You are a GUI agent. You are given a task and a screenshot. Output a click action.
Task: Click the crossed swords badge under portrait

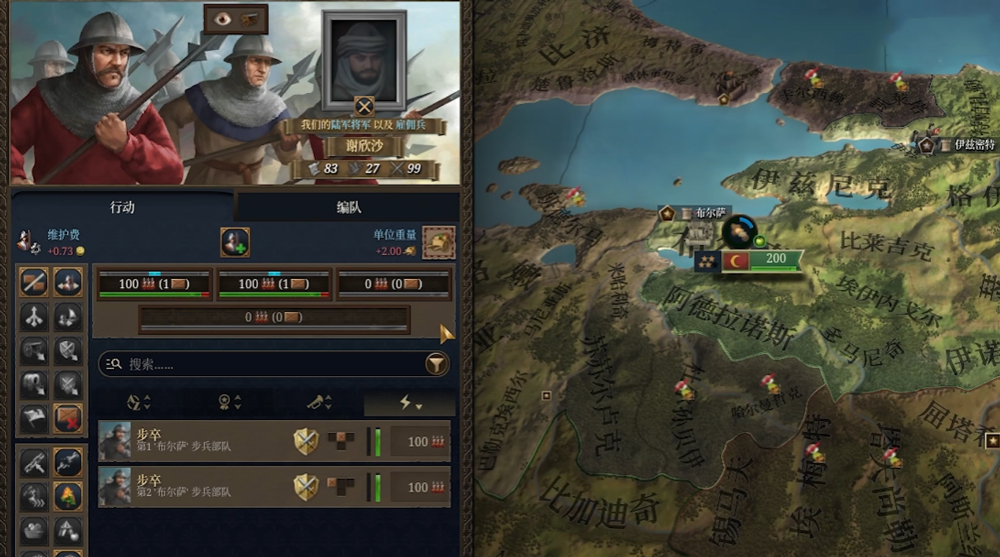tap(364, 104)
